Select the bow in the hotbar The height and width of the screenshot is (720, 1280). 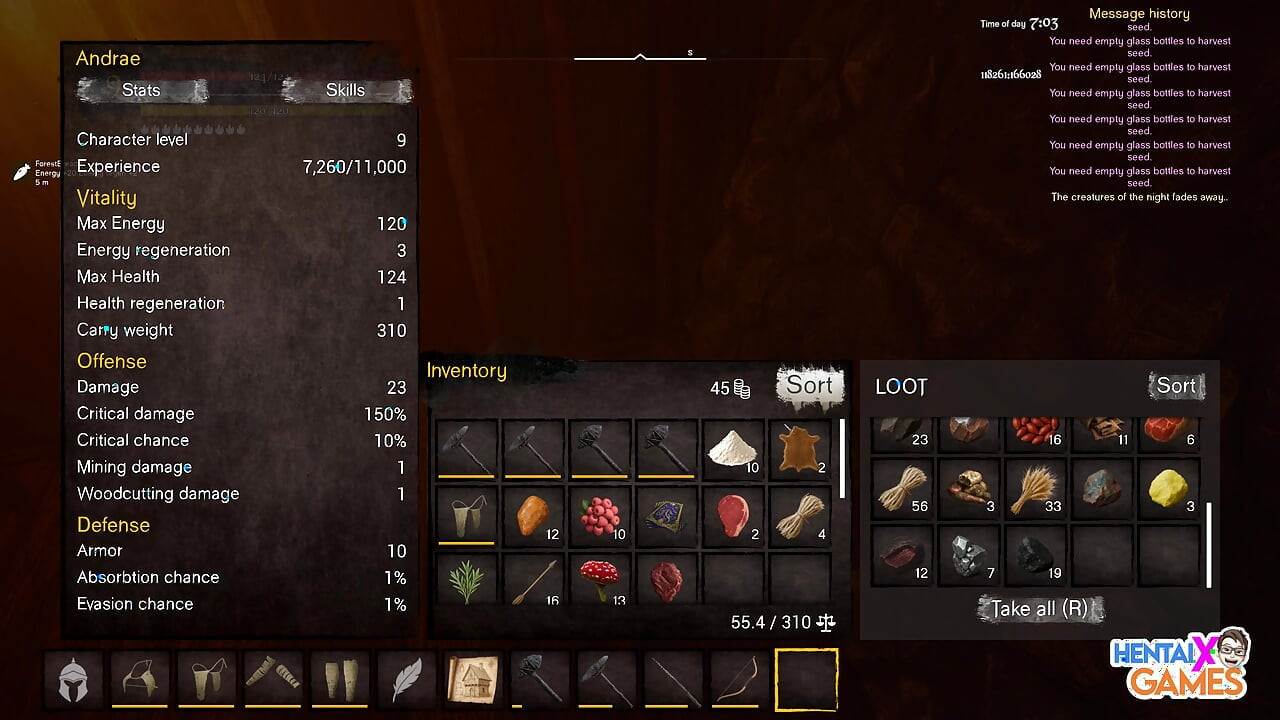pos(740,679)
